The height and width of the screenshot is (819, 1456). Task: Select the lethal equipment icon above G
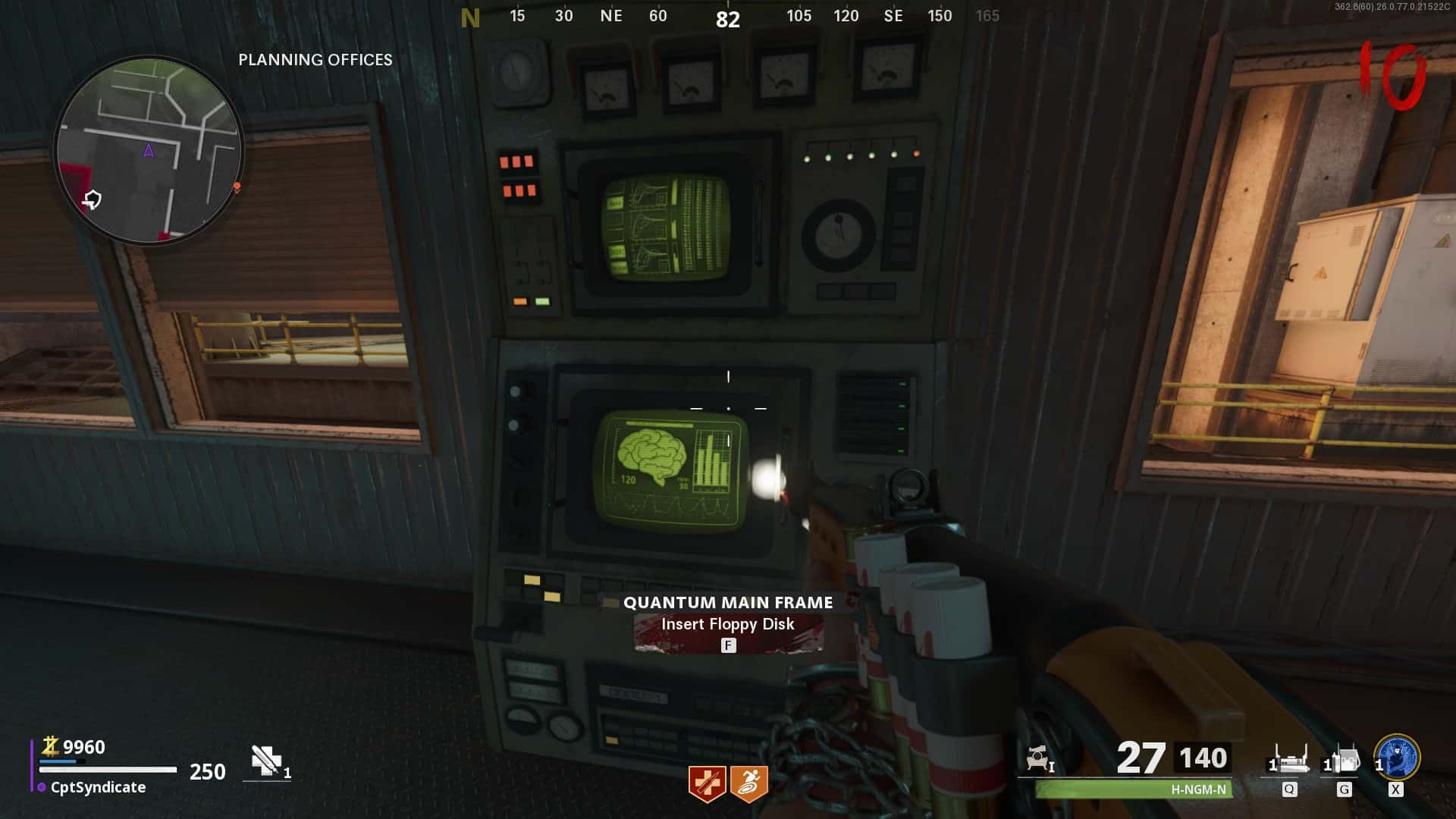1343,759
